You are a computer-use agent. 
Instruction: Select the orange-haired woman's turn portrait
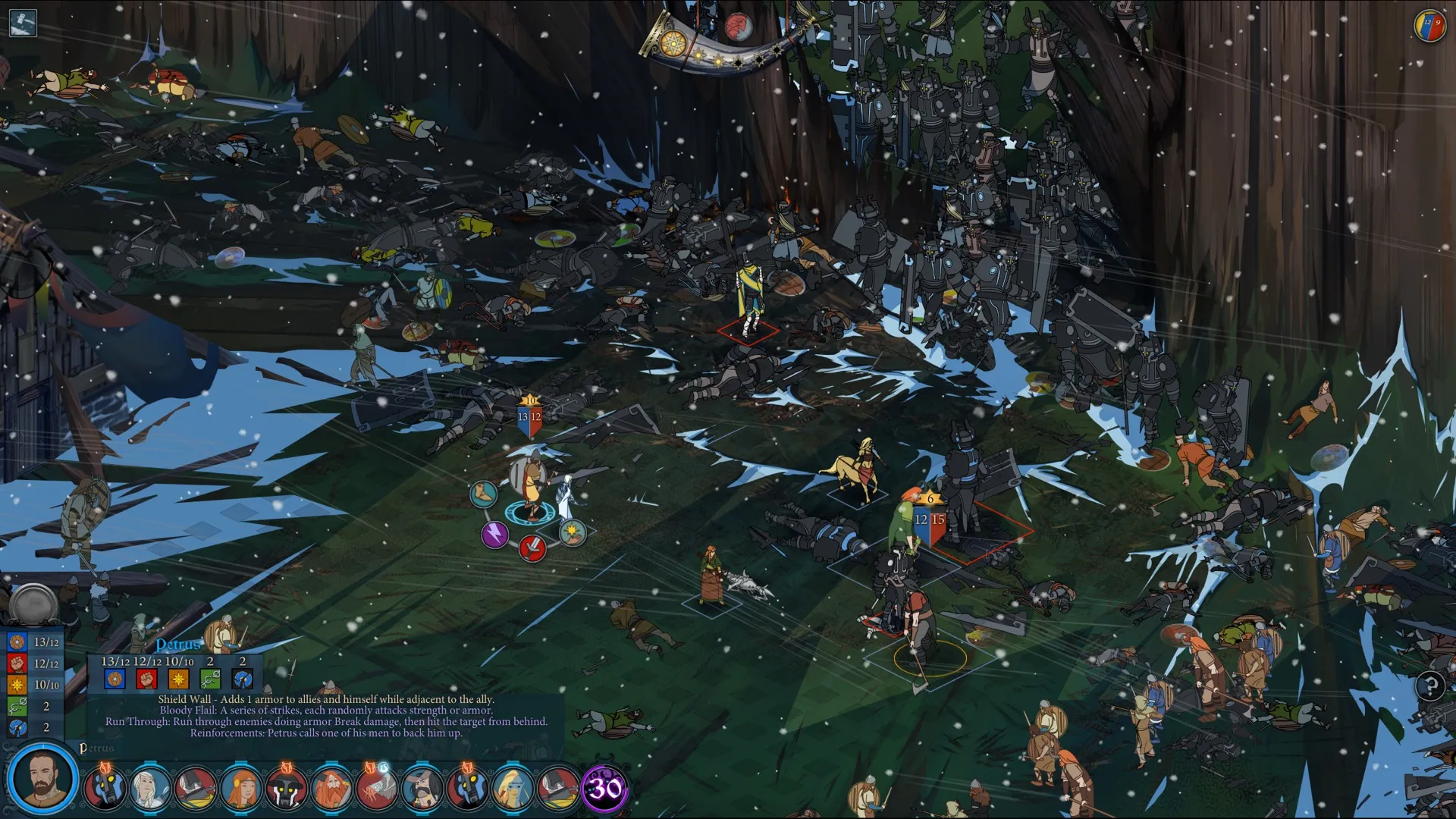(x=241, y=789)
